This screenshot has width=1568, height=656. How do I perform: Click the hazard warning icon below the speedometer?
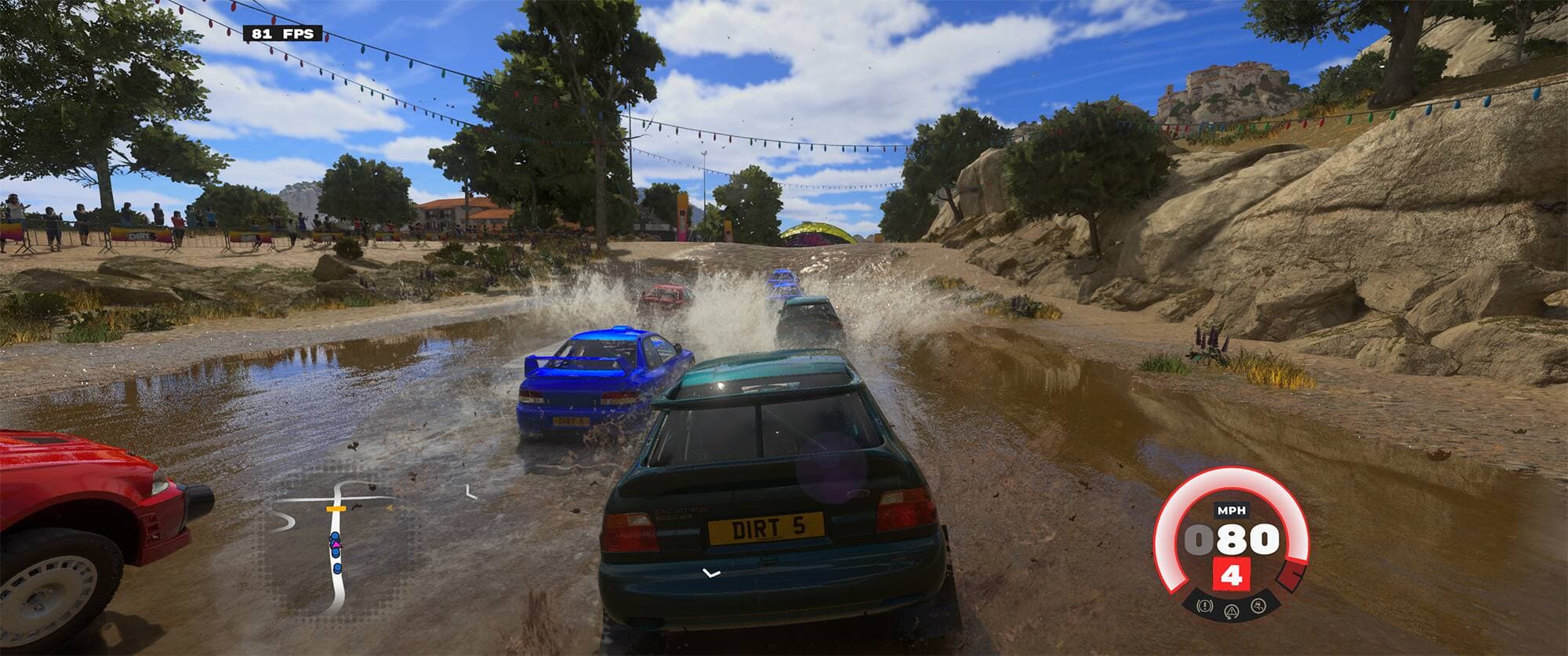[1204, 605]
